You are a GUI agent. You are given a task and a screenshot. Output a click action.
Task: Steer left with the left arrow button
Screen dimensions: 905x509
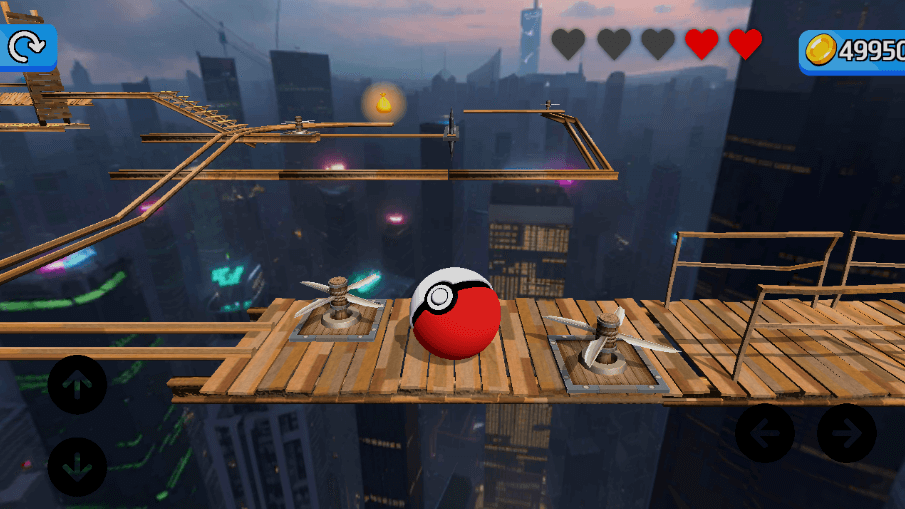click(x=765, y=433)
